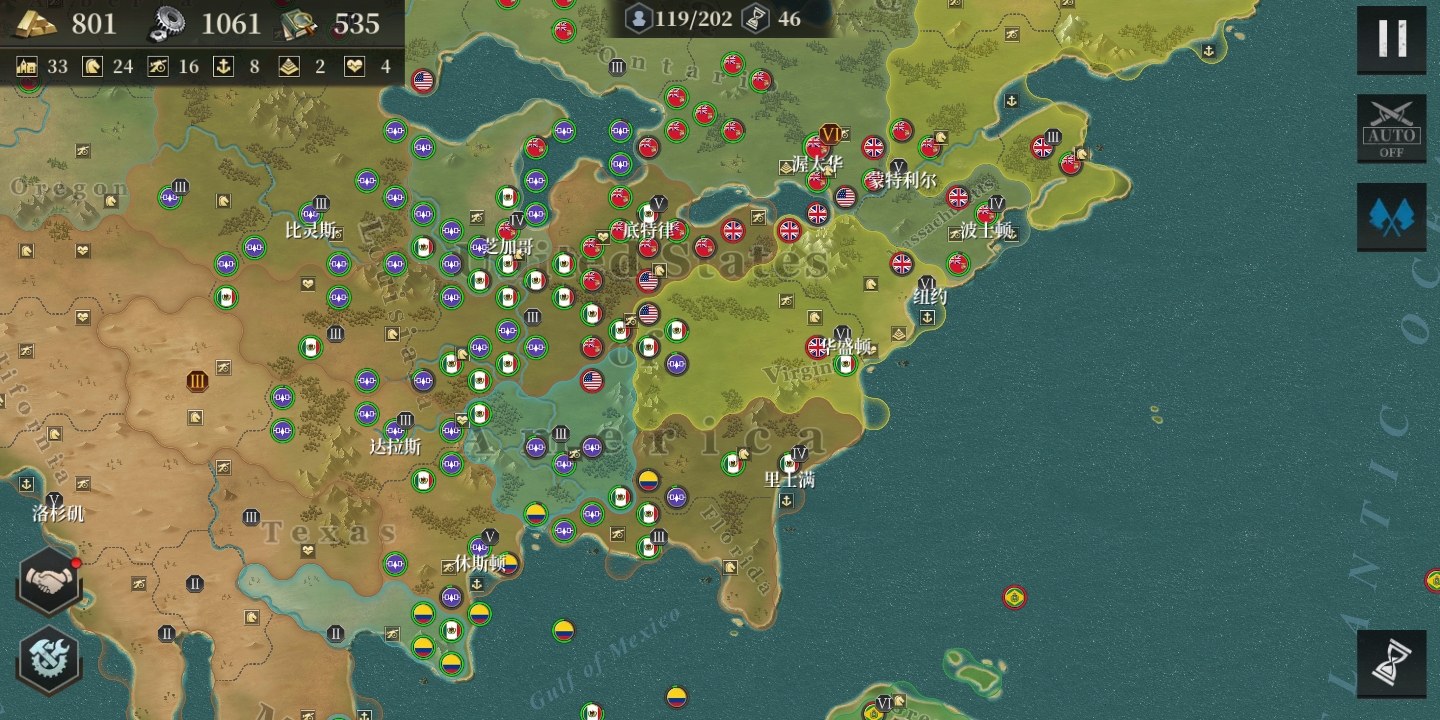Select the city labeled 比灵斯
The image size is (1440, 720).
click(x=310, y=229)
